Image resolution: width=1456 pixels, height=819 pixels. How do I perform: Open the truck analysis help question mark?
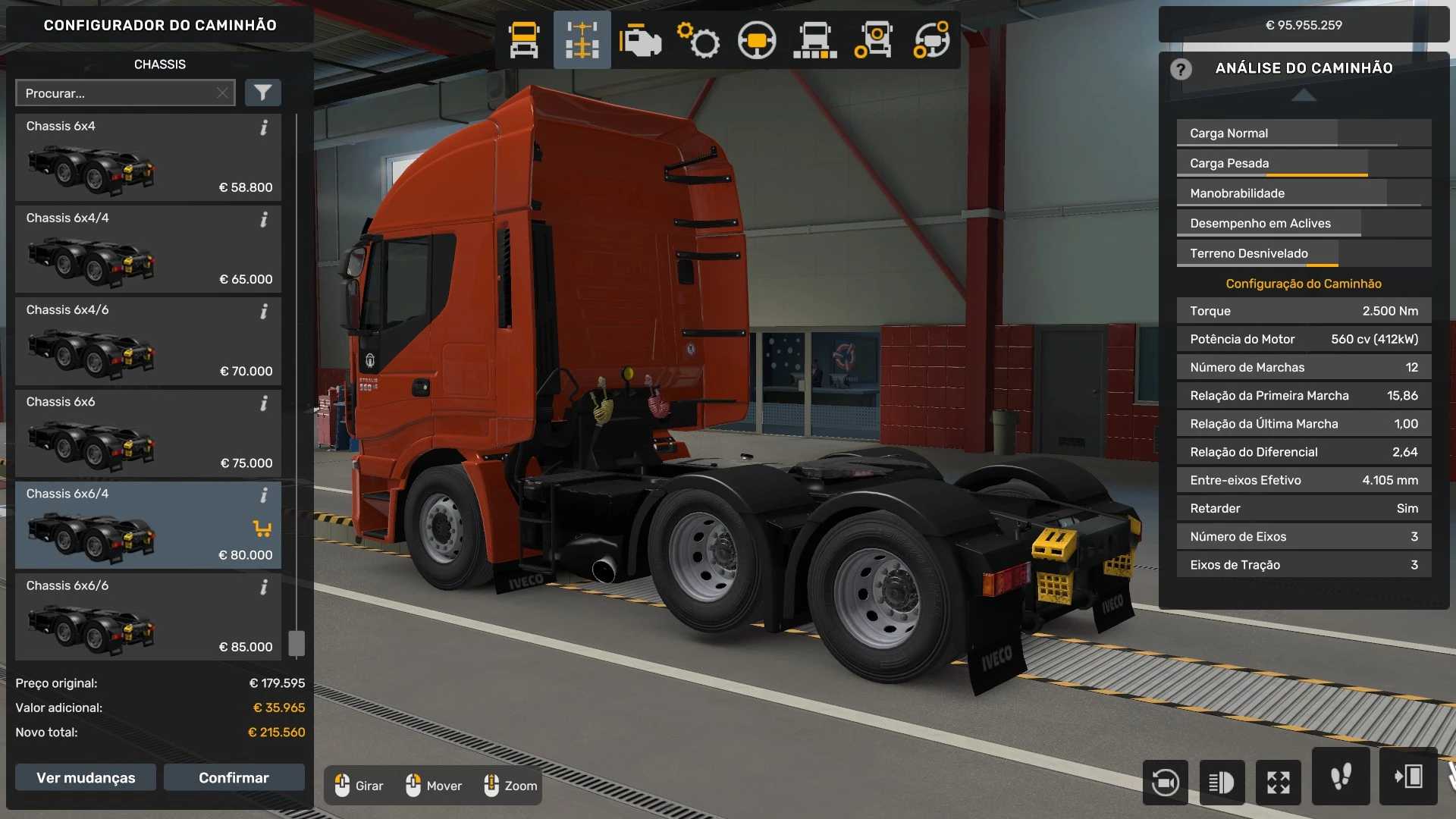[1180, 69]
